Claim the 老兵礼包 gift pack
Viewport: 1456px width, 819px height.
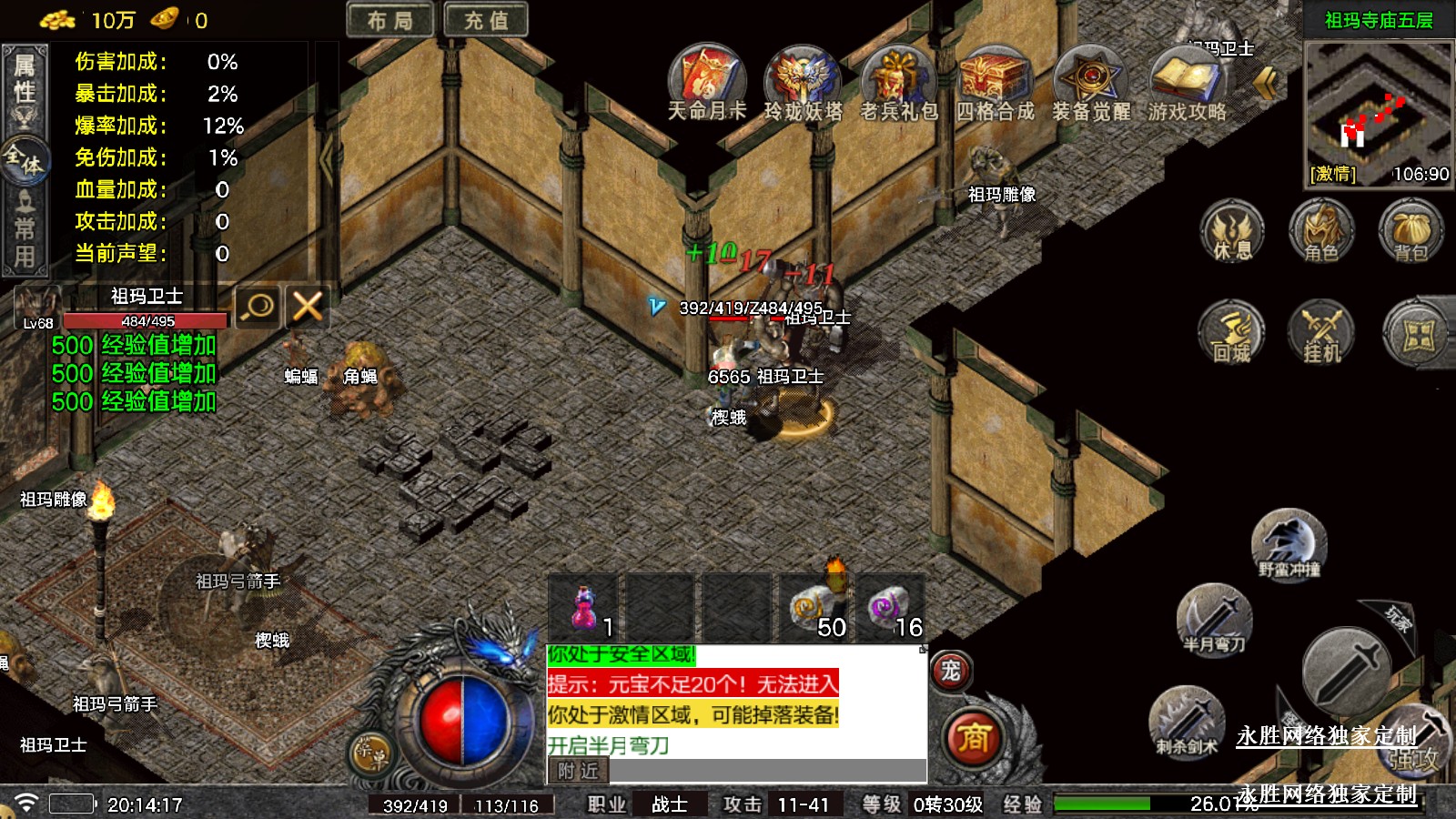(898, 77)
